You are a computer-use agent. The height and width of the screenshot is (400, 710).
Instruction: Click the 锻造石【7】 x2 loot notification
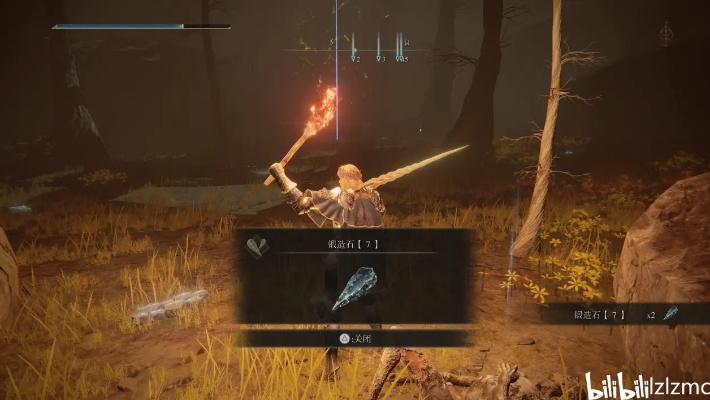tap(612, 314)
